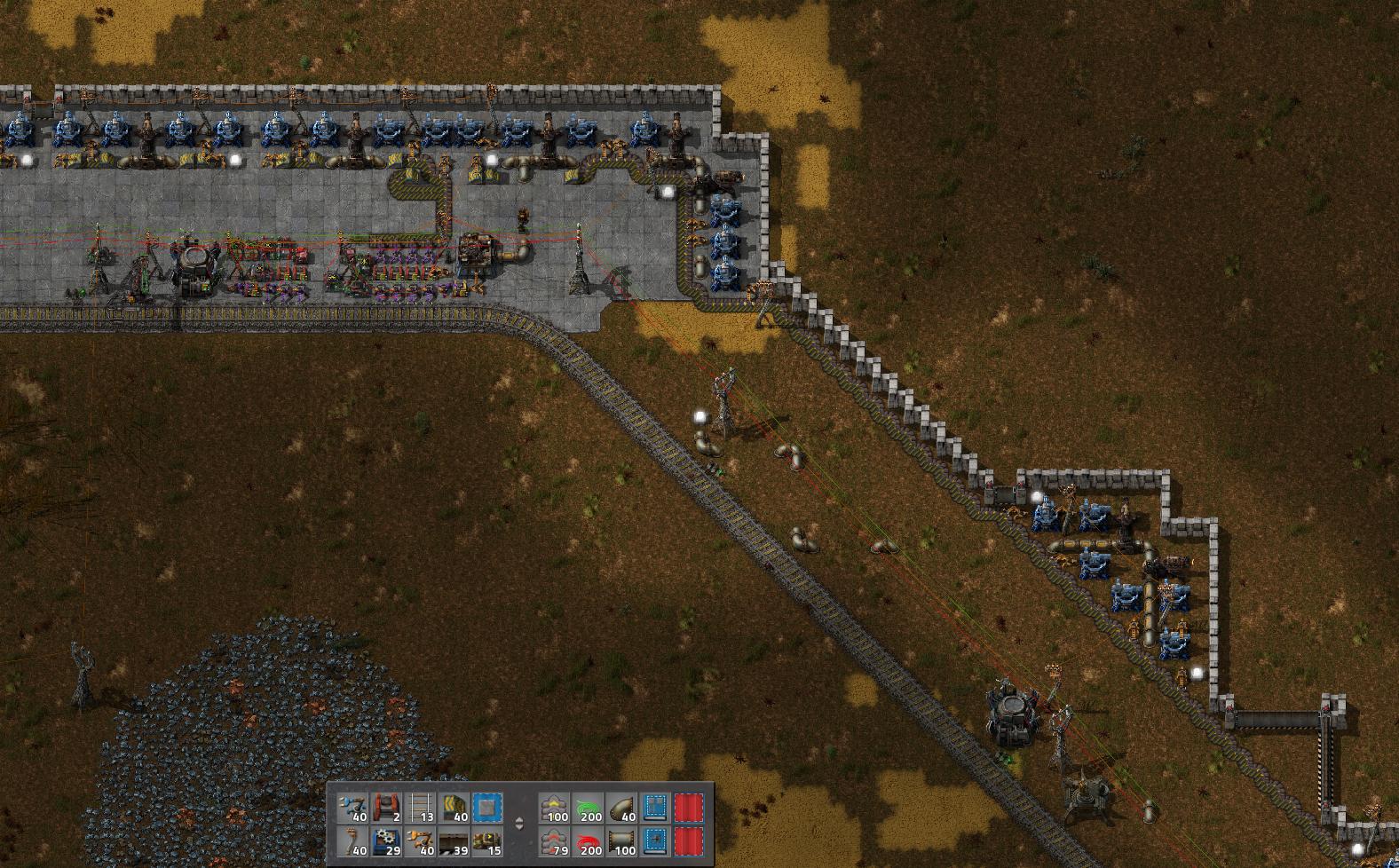Click the quickbar swap arrows
The height and width of the screenshot is (868, 1399).
click(520, 824)
